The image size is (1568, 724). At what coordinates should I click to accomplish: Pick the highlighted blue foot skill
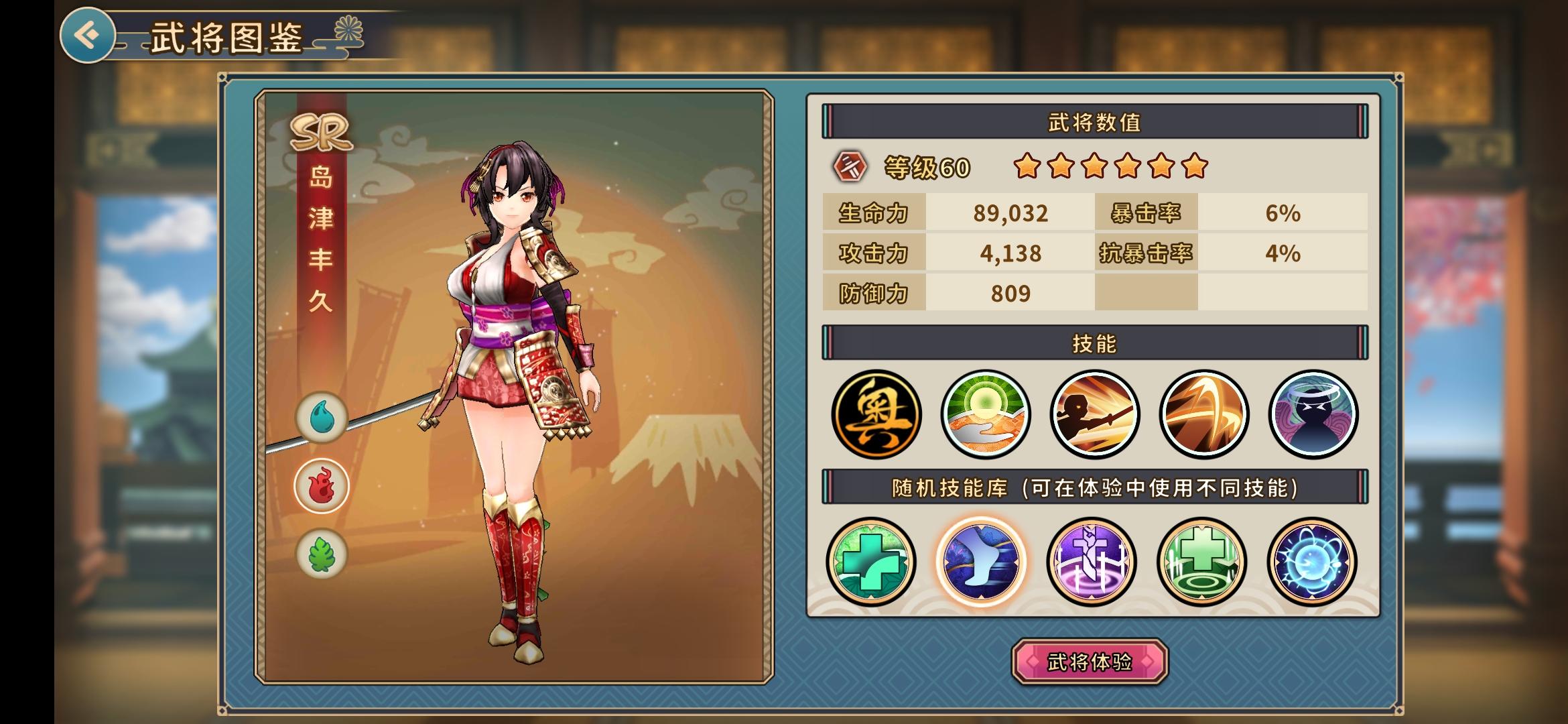(981, 562)
